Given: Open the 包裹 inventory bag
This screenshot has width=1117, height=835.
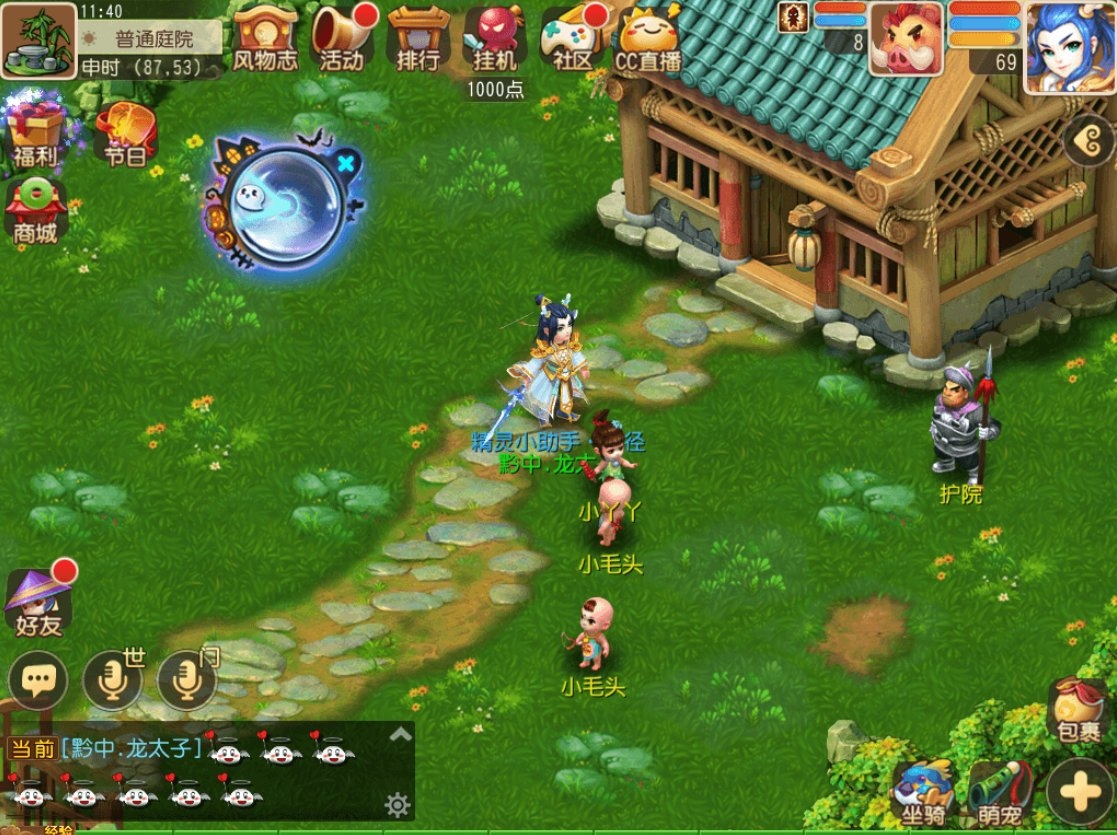Looking at the screenshot, I should (1077, 712).
